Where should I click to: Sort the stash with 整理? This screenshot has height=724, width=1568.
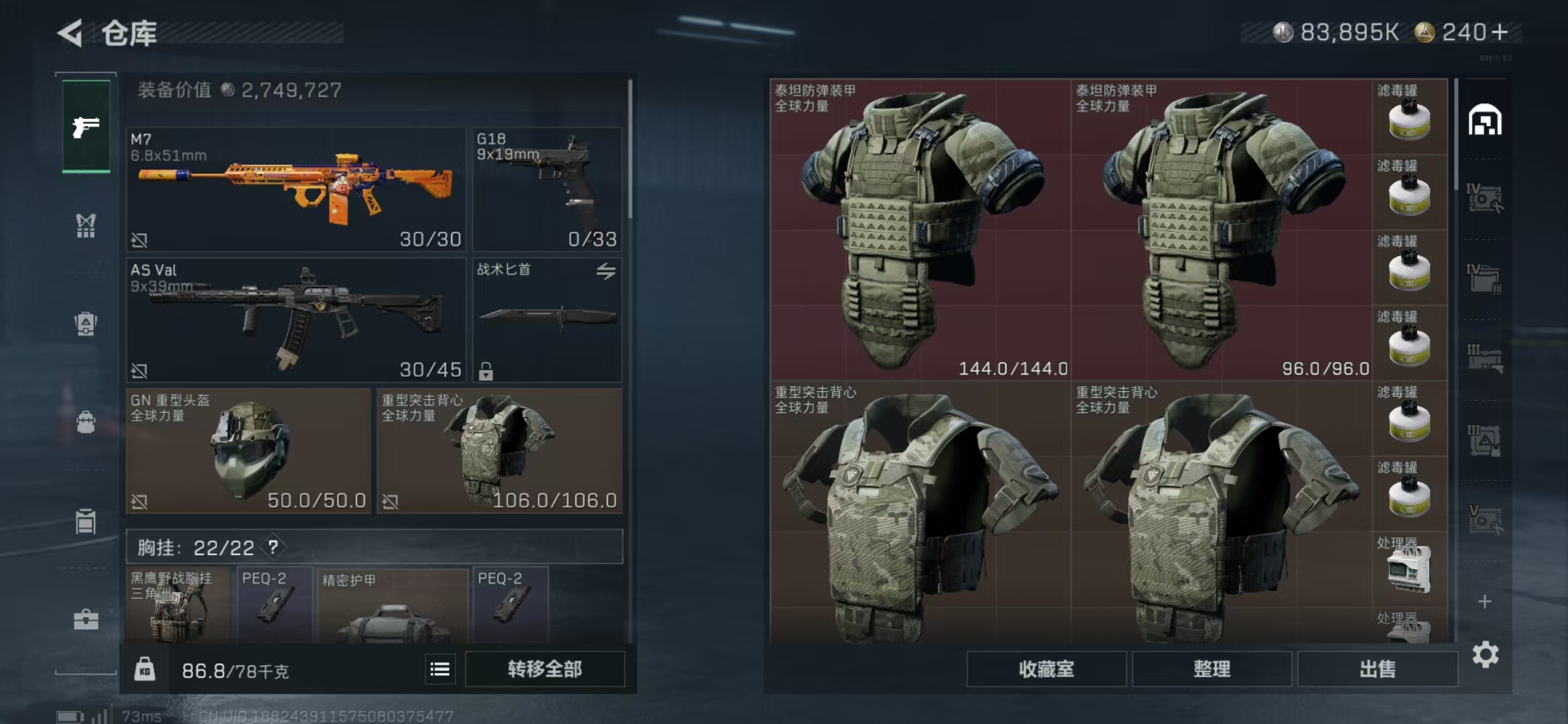click(x=1212, y=669)
